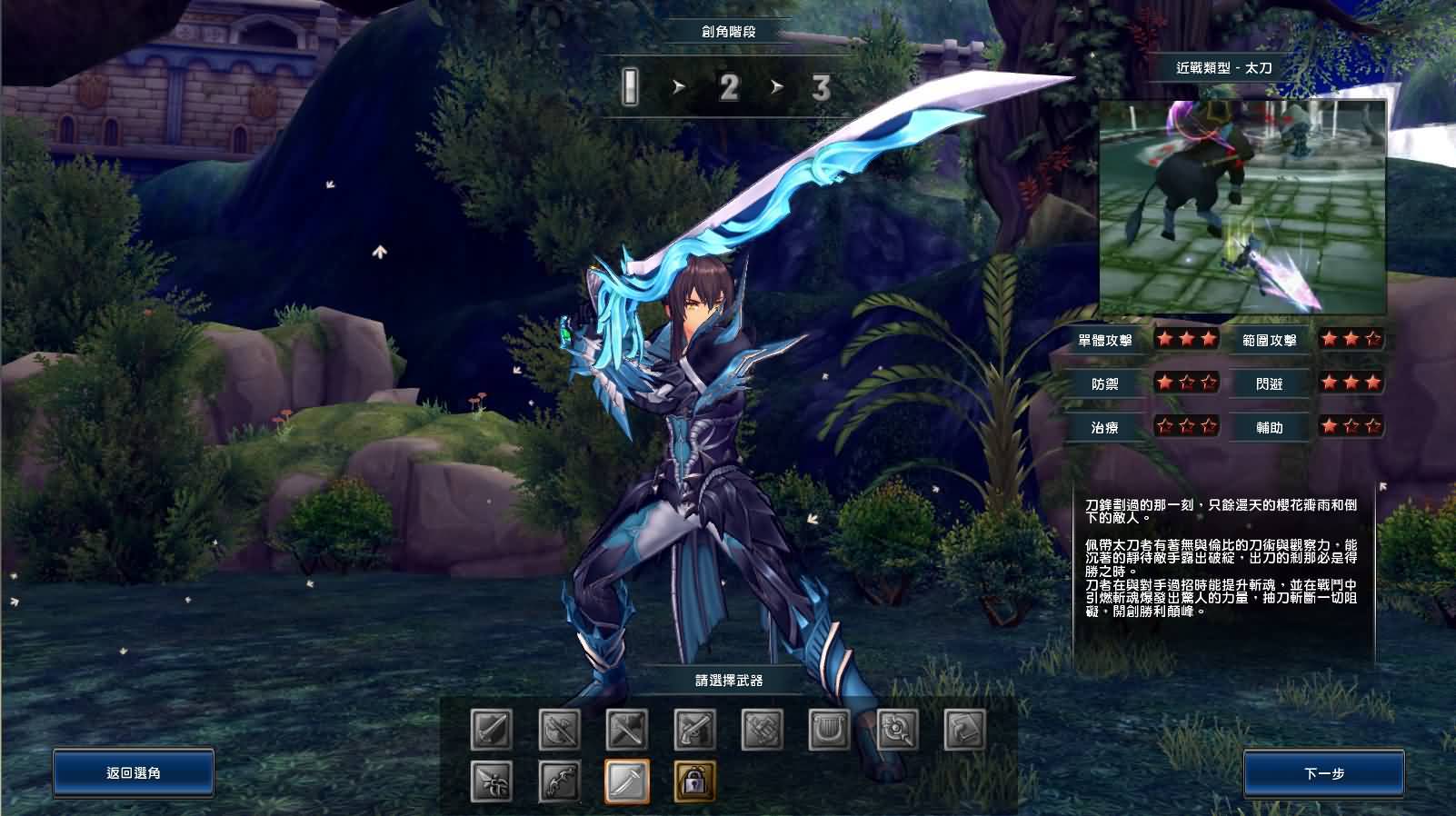This screenshot has height=816, width=1456.
Task: Open the katana combat preview thumbnail
Action: [x=1242, y=207]
